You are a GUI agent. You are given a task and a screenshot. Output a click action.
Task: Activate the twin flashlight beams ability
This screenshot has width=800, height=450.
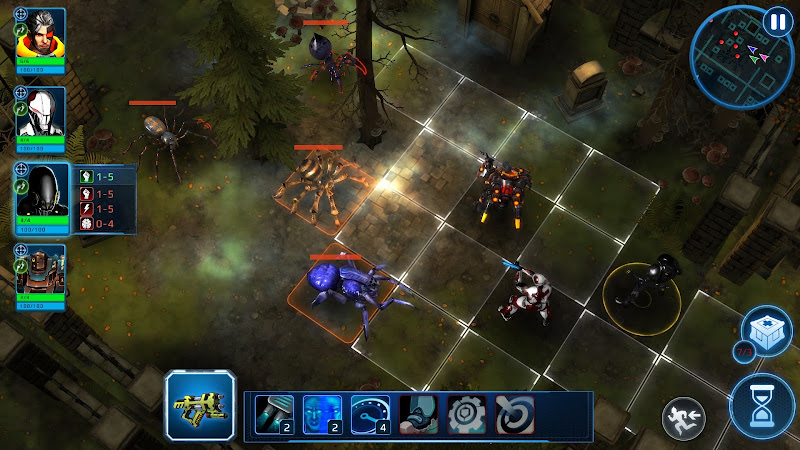tap(272, 411)
